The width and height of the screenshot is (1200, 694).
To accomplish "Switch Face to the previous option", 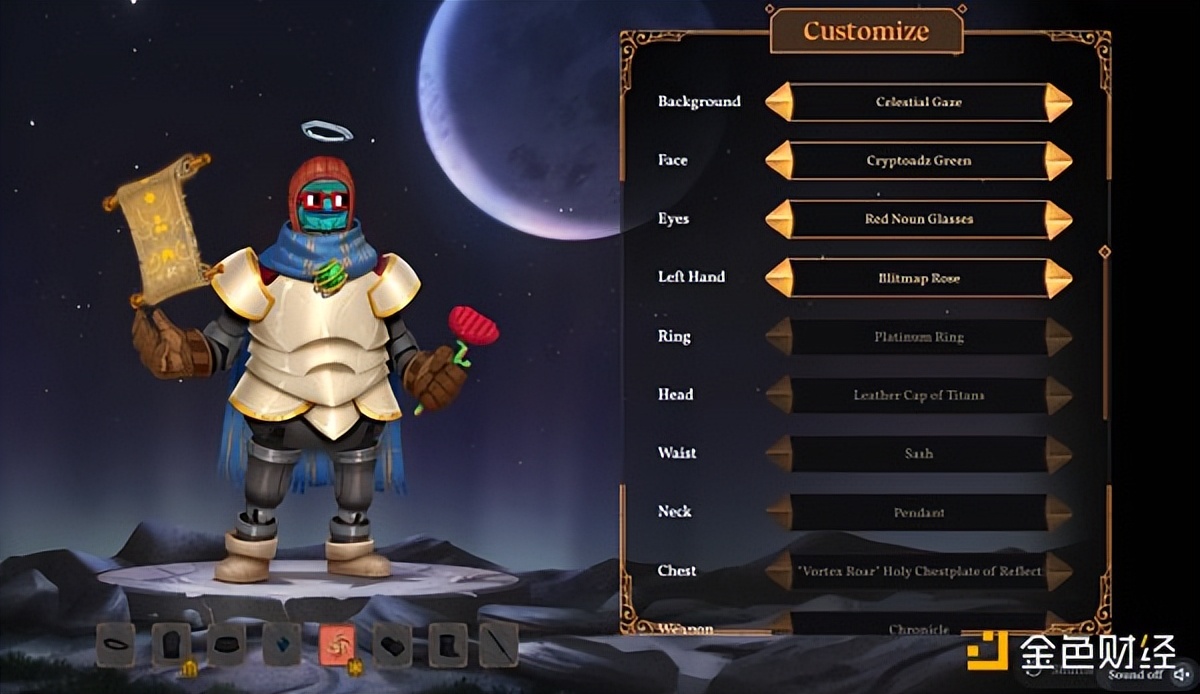I will 779,161.
